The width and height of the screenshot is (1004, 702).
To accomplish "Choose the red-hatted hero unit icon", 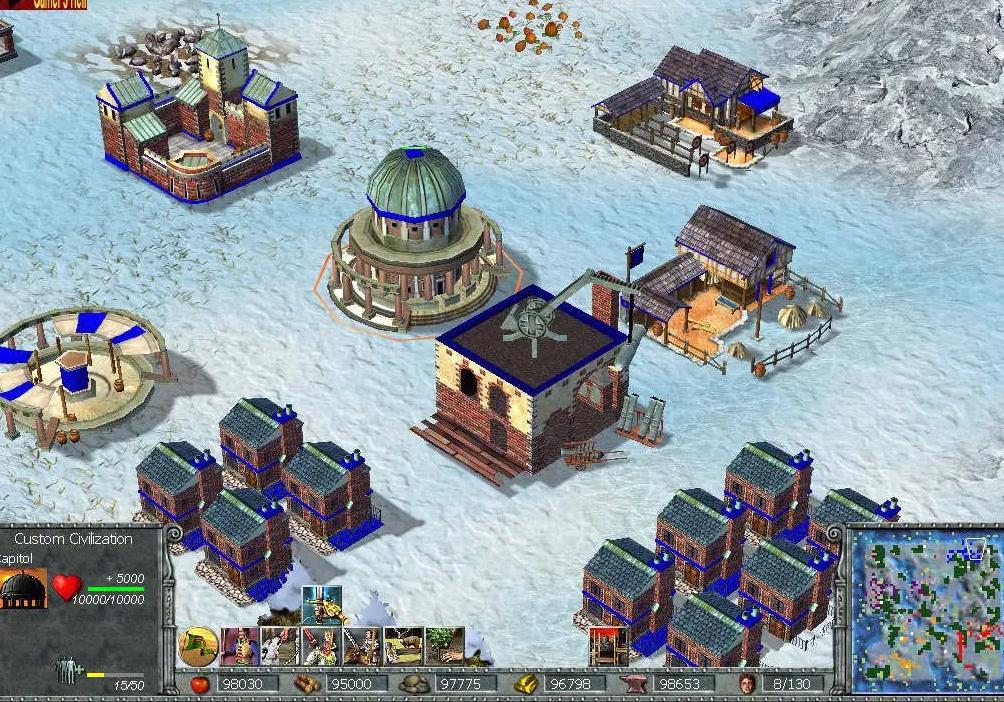I will coord(321,646).
